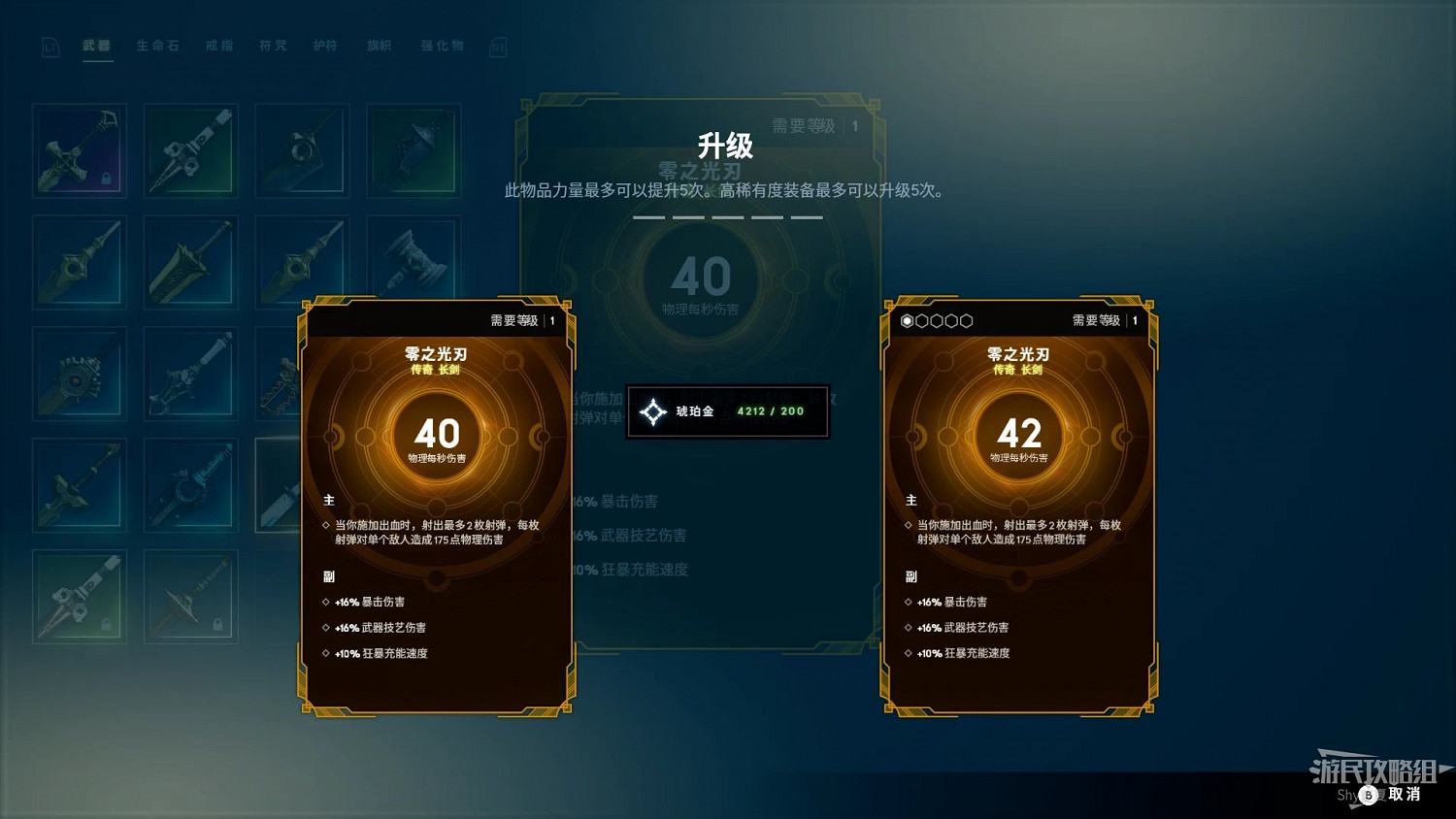Click the highlighted weapon slot in the grid
The width and height of the screenshot is (1456, 819).
click(x=281, y=485)
